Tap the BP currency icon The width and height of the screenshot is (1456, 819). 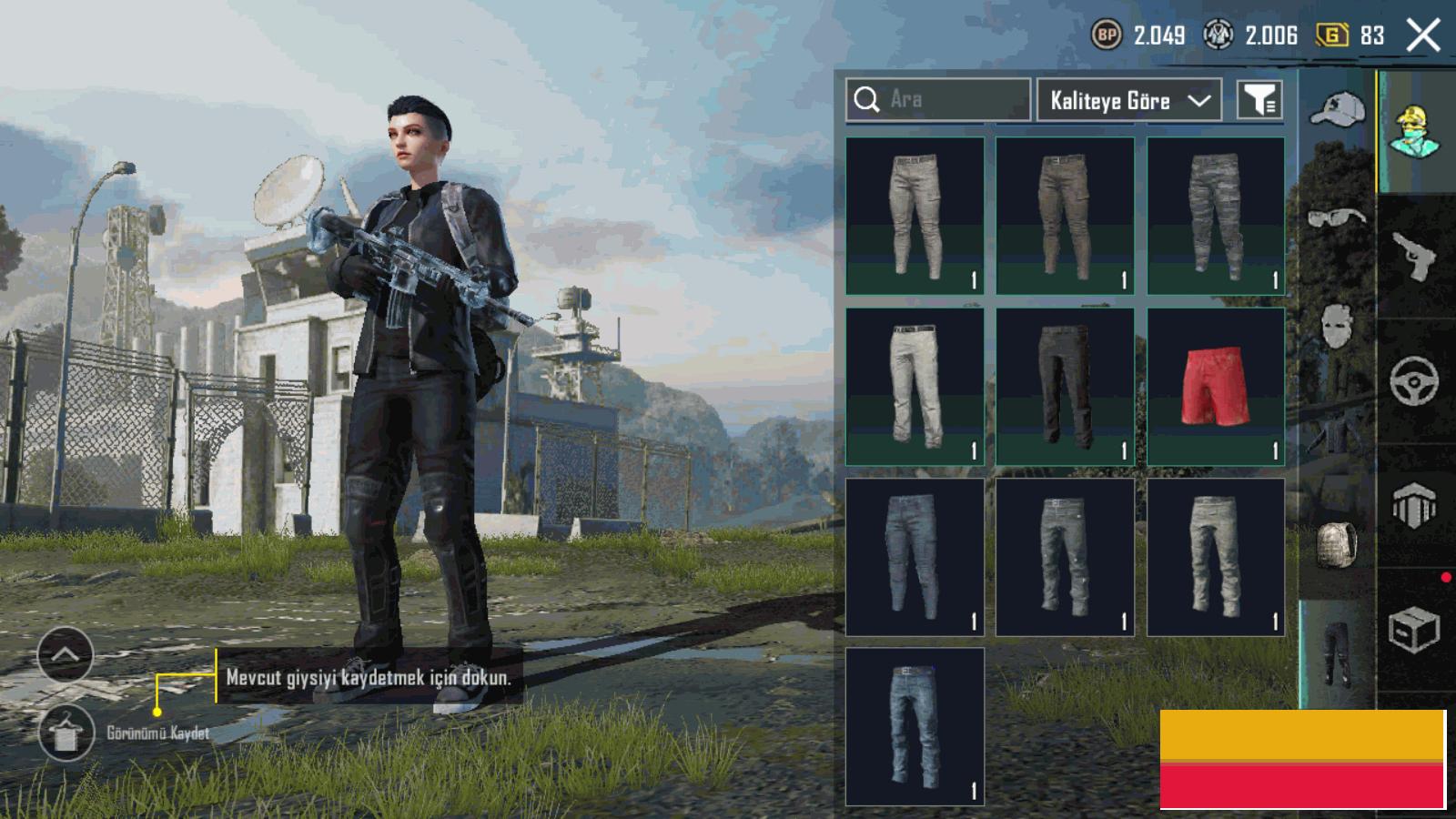tap(1107, 35)
